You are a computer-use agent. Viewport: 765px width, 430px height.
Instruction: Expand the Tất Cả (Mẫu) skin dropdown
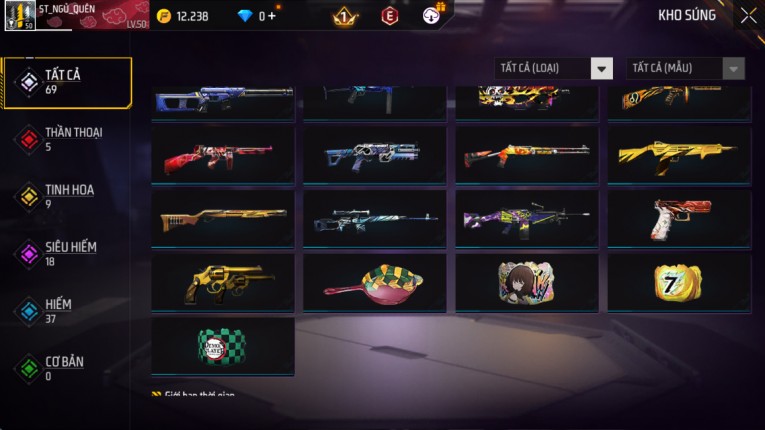pyautogui.click(x=685, y=68)
